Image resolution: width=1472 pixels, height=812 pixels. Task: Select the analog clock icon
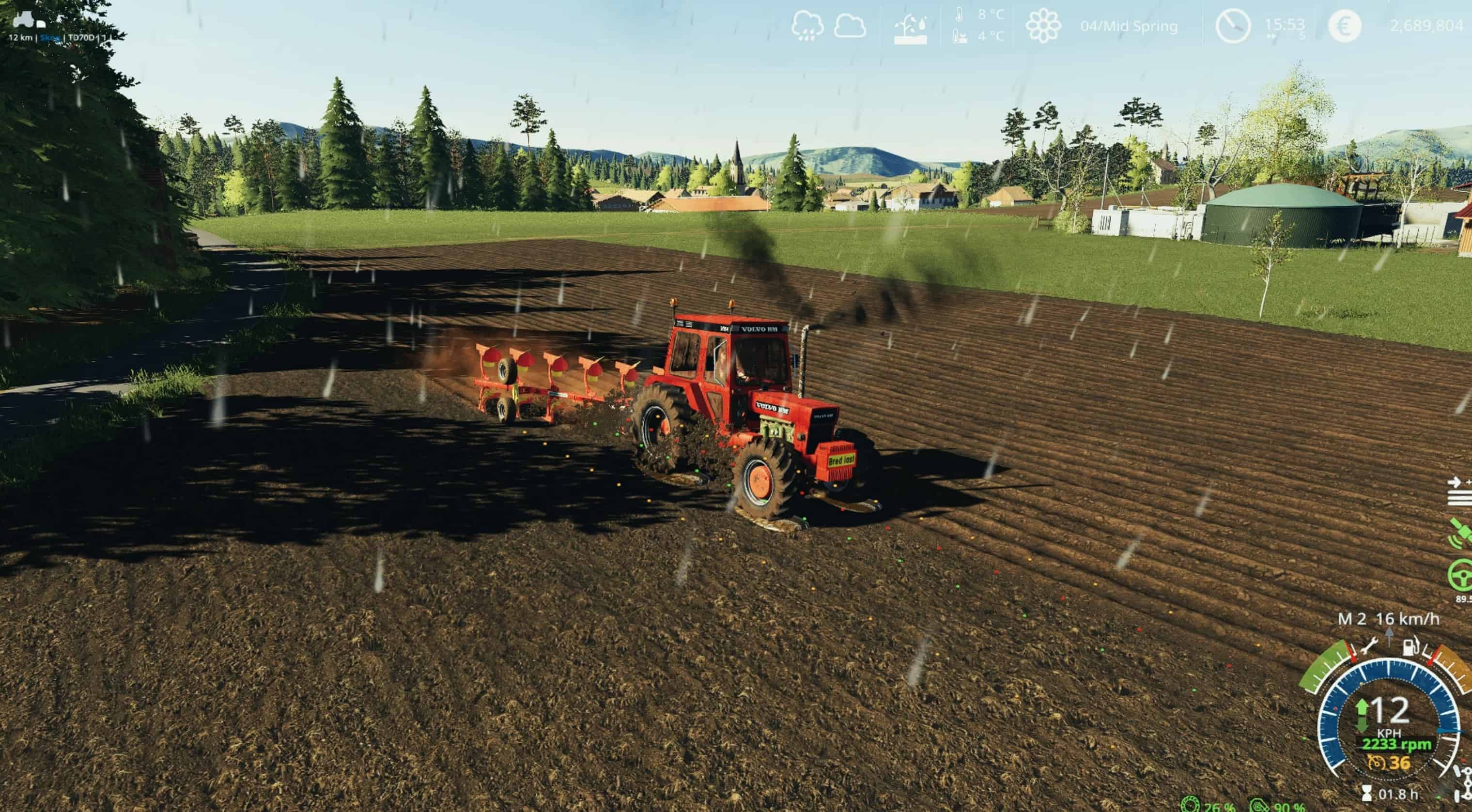(x=1232, y=26)
